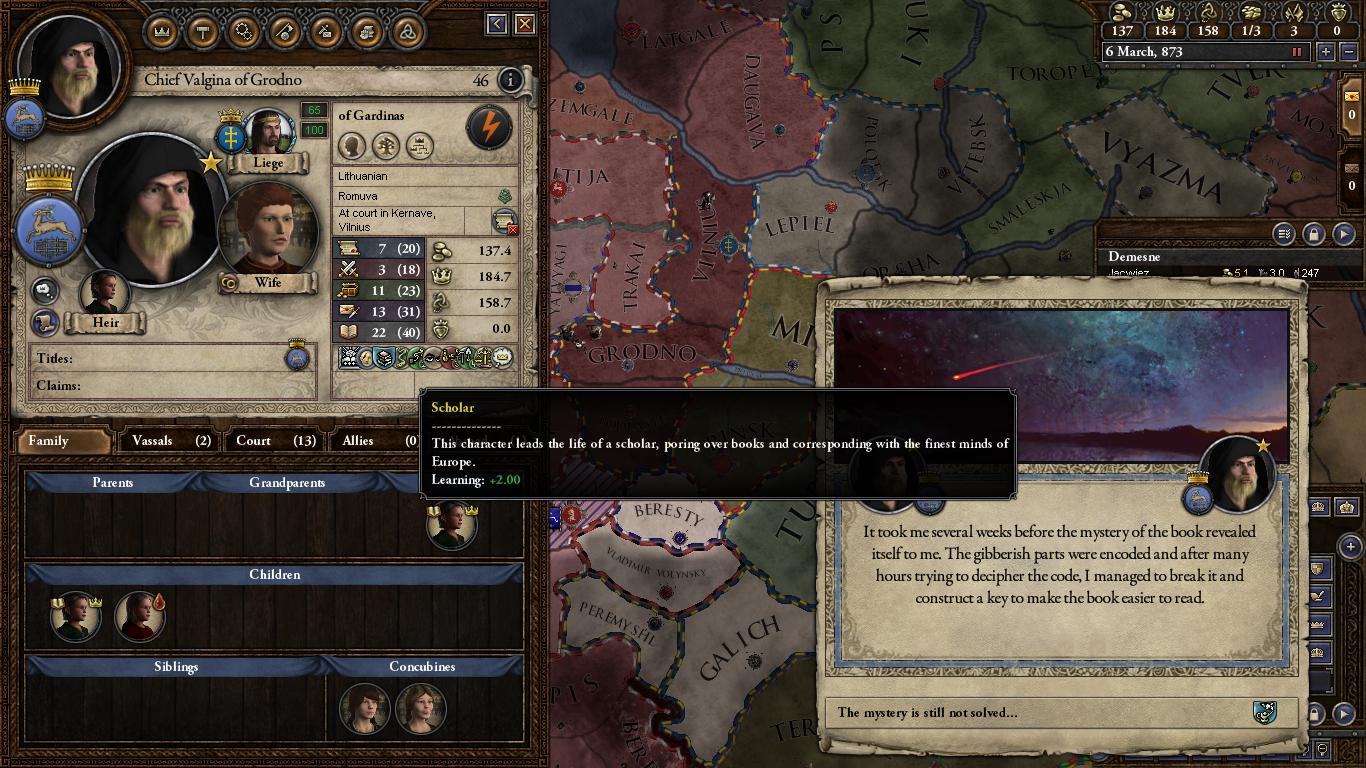The width and height of the screenshot is (1366, 768).
Task: Open the Council menu with crown icon
Action: tap(161, 31)
